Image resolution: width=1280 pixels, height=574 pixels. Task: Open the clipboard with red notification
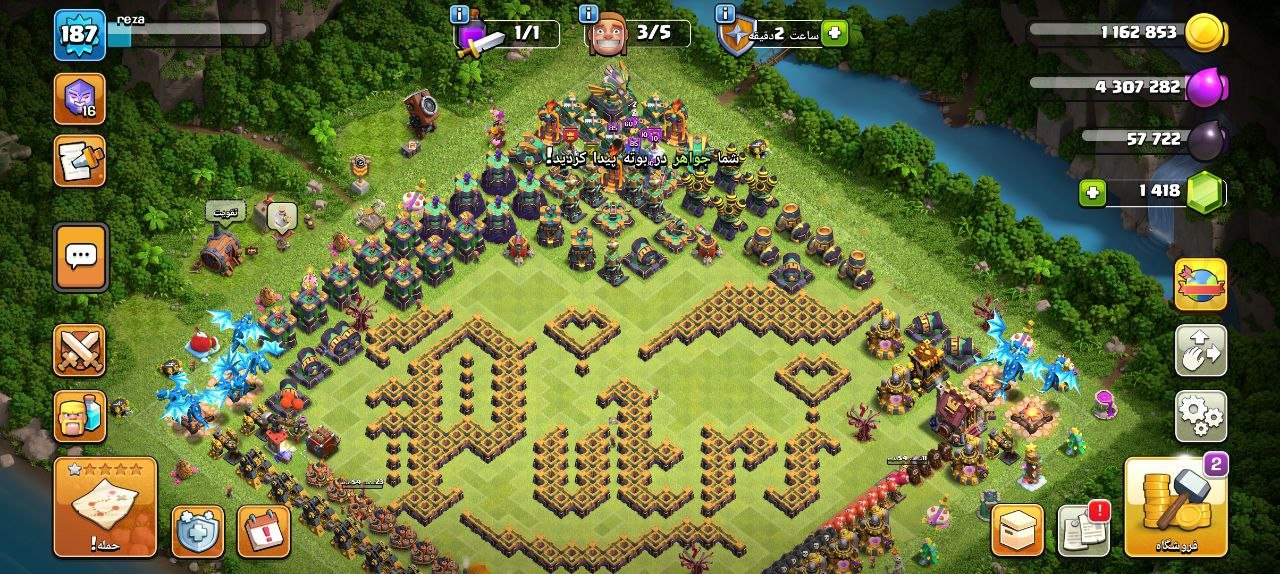point(1084,529)
